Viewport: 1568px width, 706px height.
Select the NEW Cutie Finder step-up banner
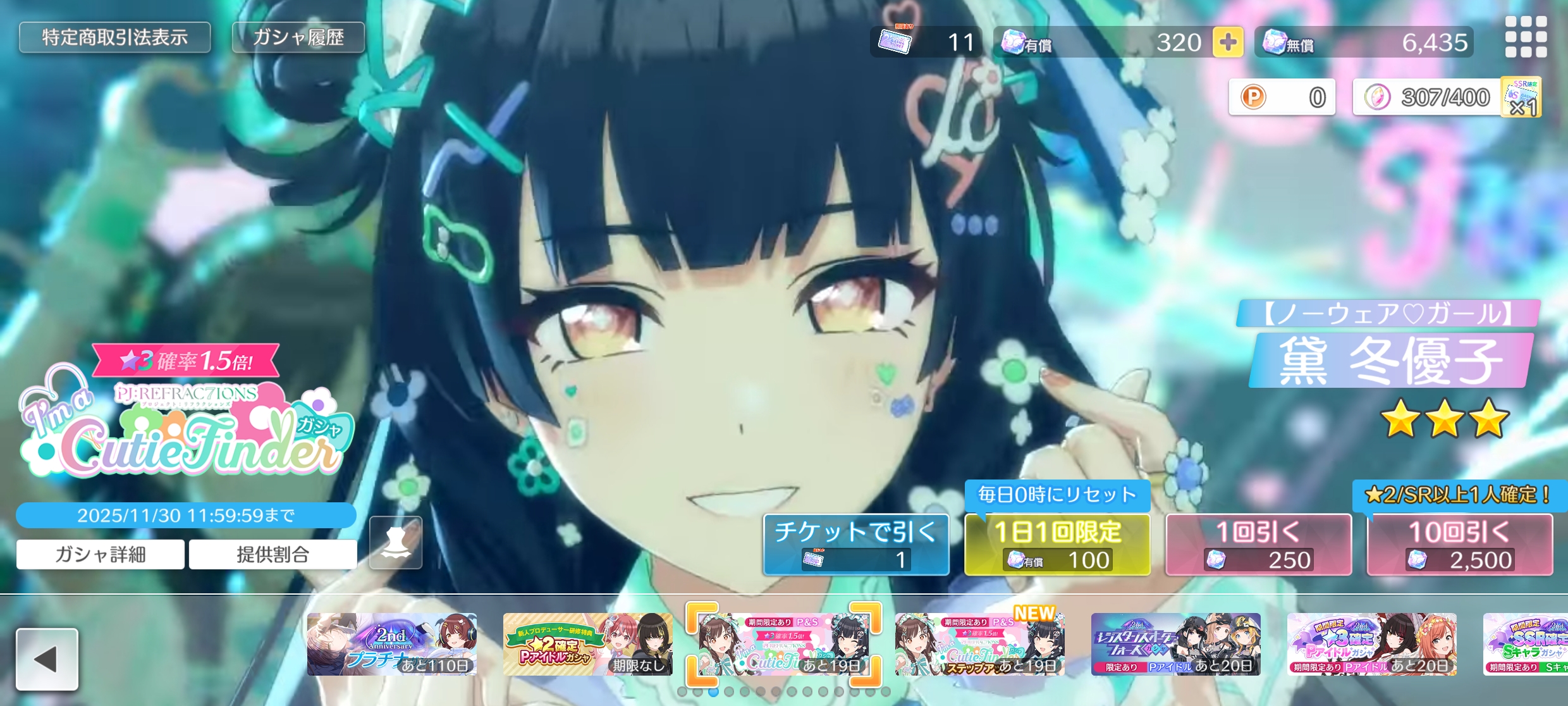click(x=979, y=644)
